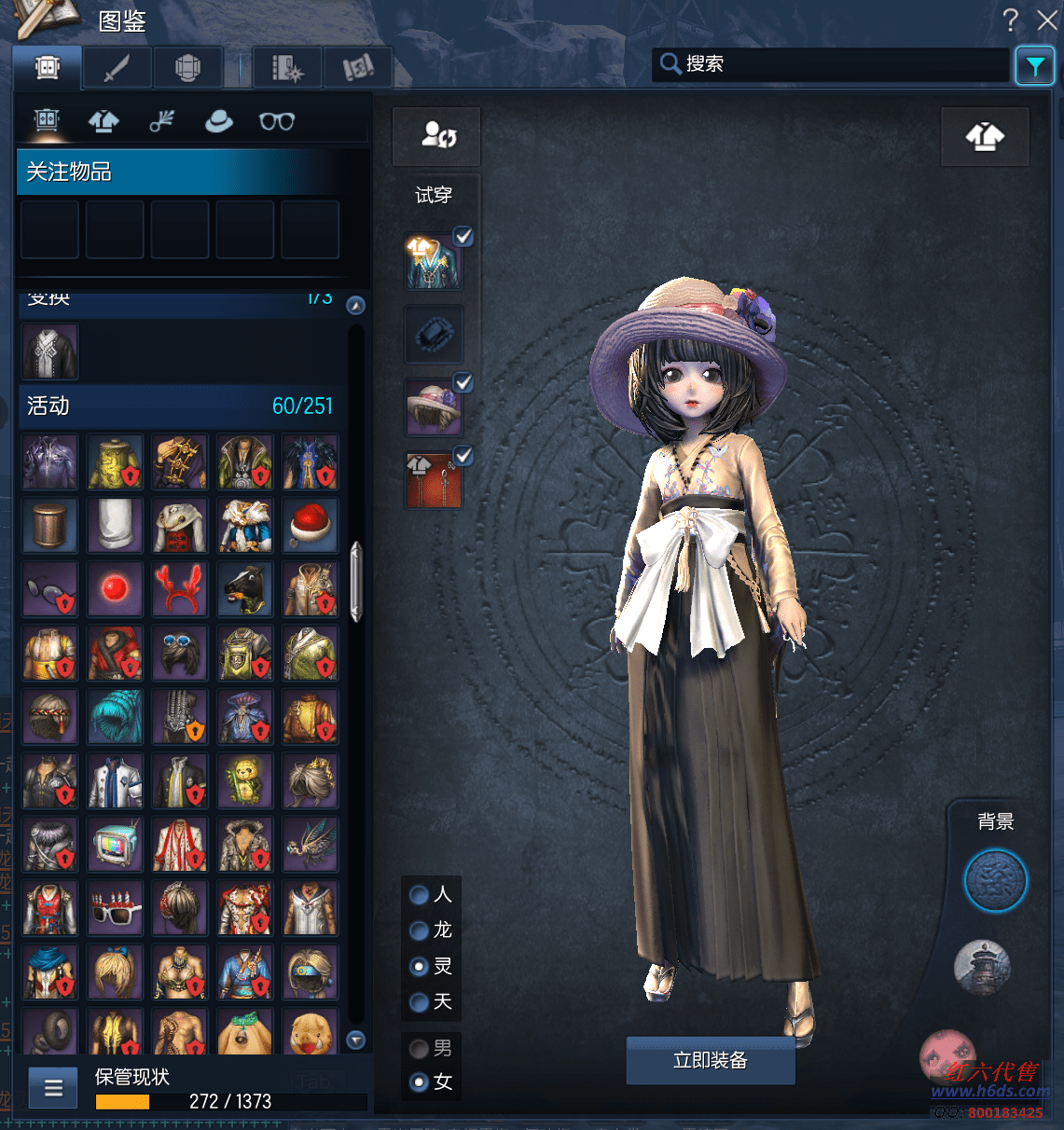Select the 女 gender option
This screenshot has height=1130, width=1064.
(420, 1082)
